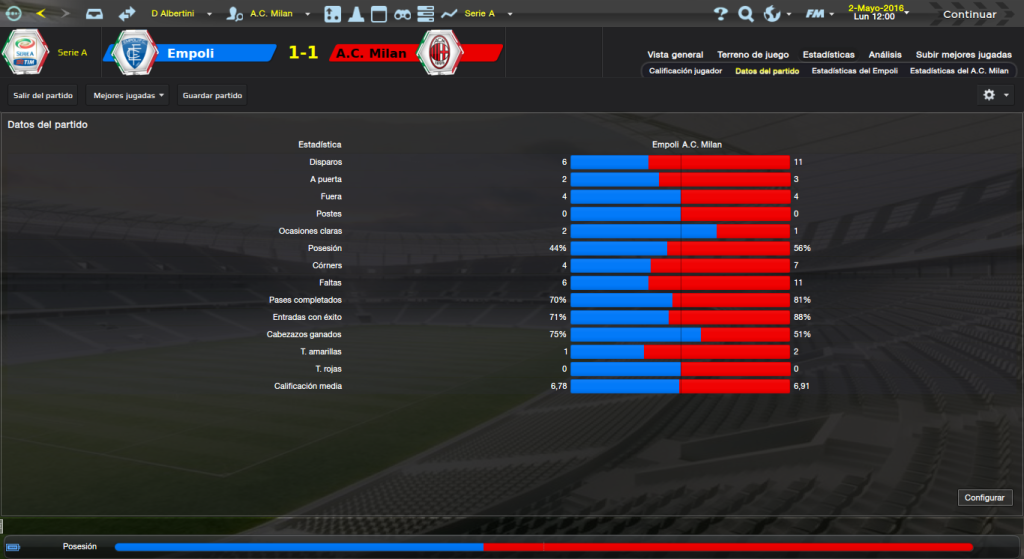Go back with the yellow arrow
Screen dimensions: 1024x559
click(x=41, y=14)
